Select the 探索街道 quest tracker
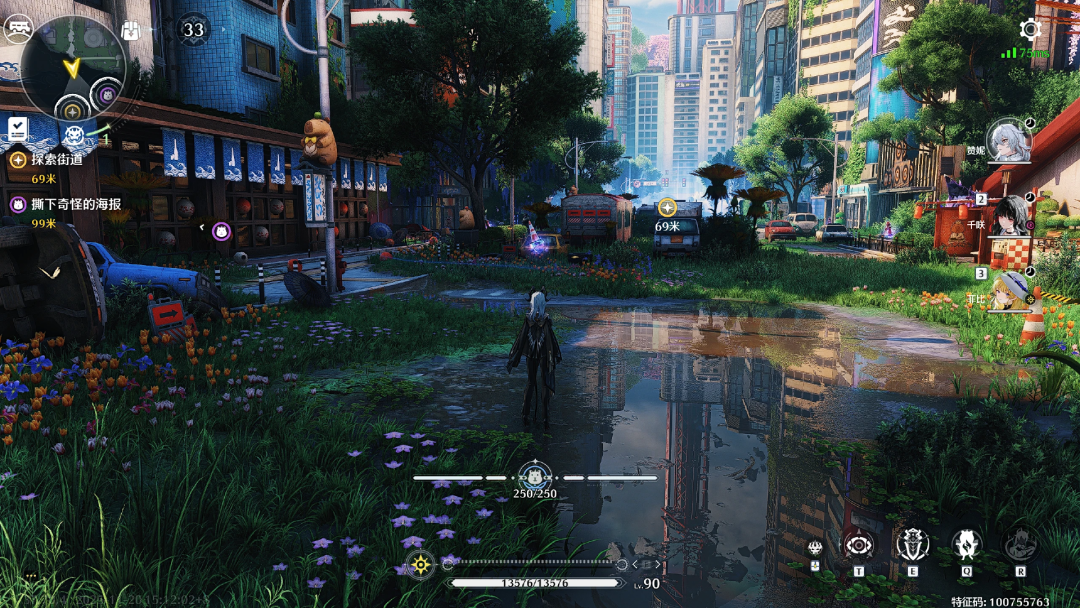This screenshot has height=608, width=1080. (x=45, y=159)
